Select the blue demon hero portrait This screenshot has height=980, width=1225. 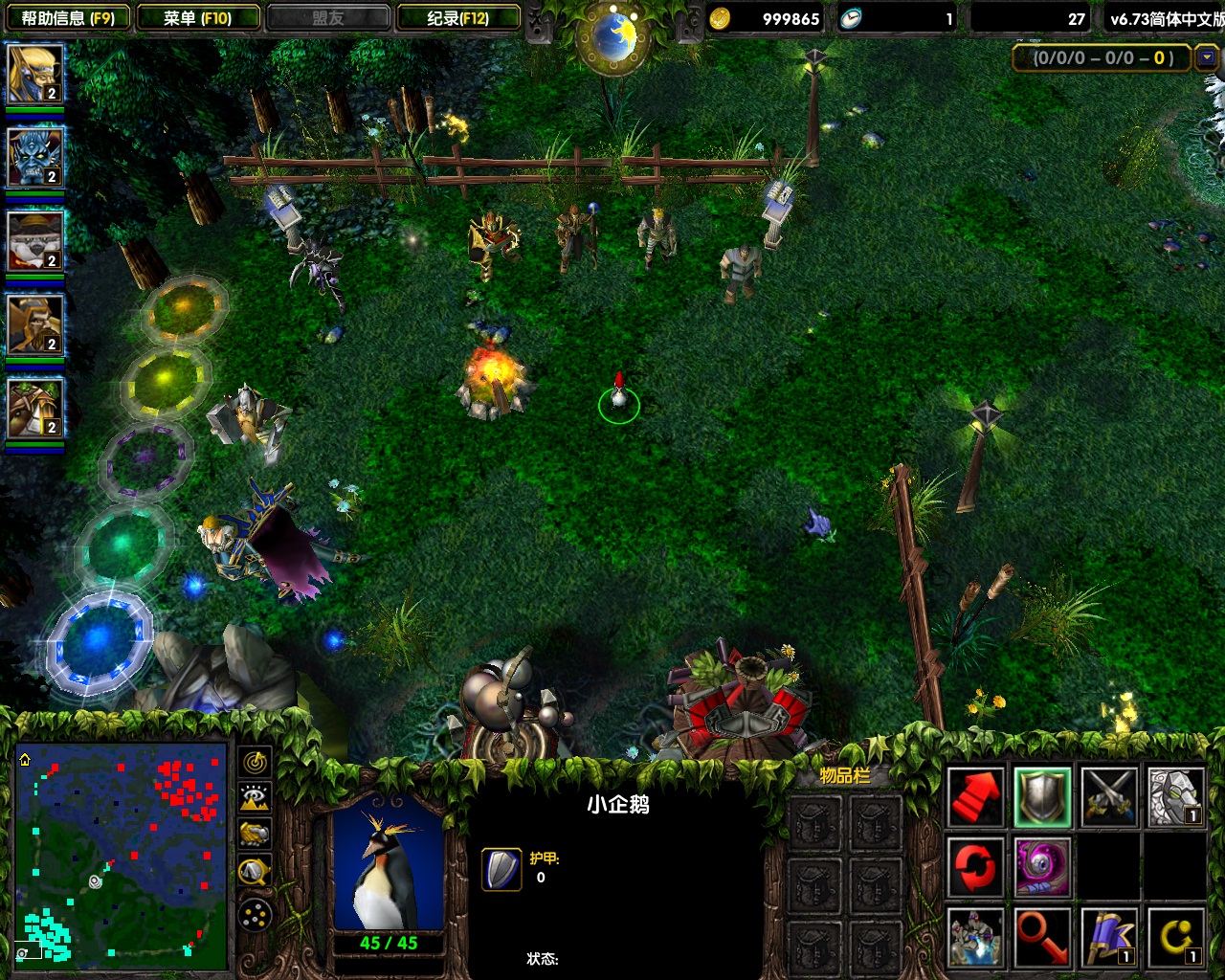point(34,157)
